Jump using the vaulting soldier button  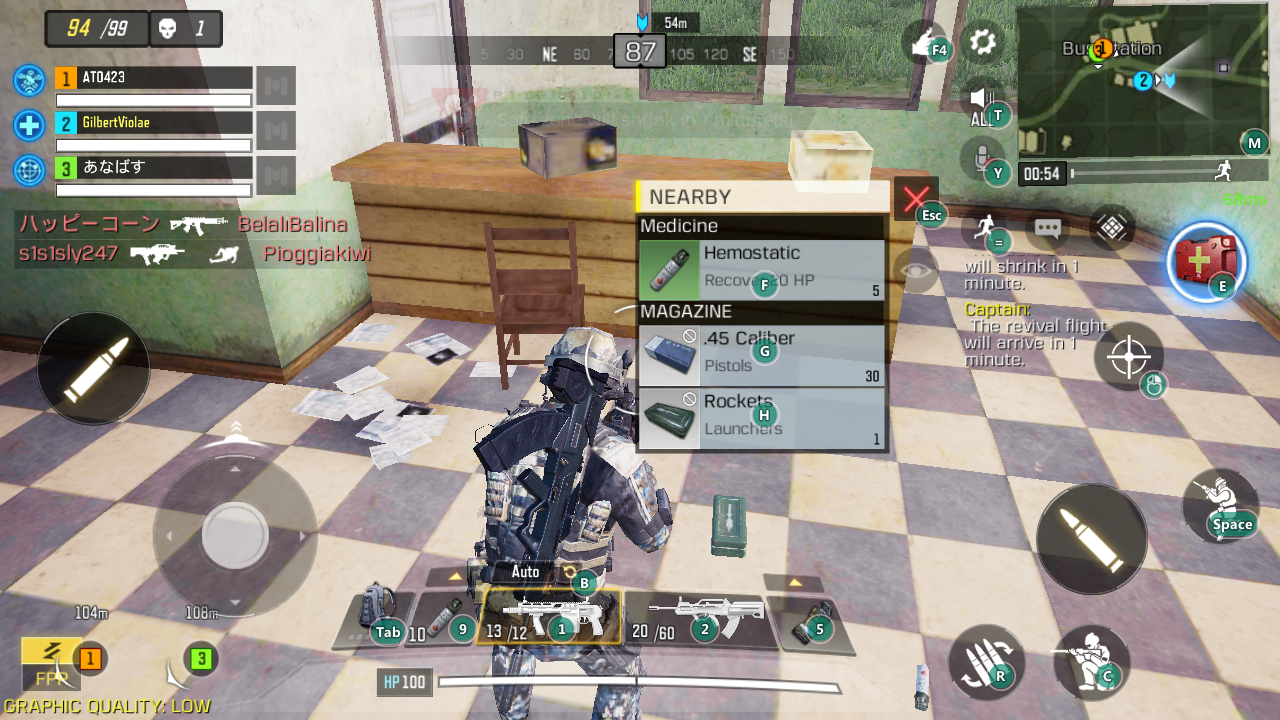[x=1219, y=505]
